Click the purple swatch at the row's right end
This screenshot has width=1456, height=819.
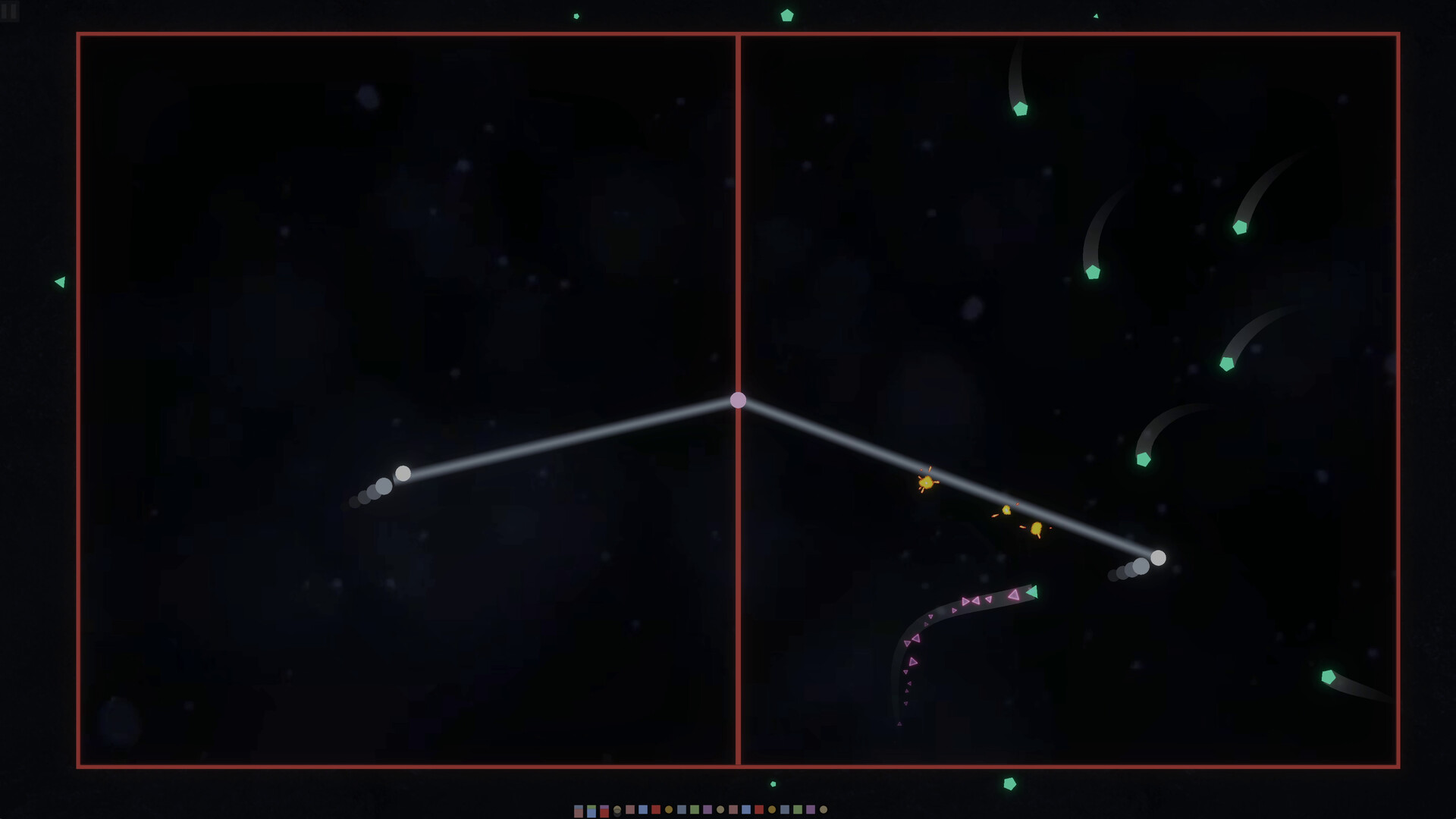point(810,811)
